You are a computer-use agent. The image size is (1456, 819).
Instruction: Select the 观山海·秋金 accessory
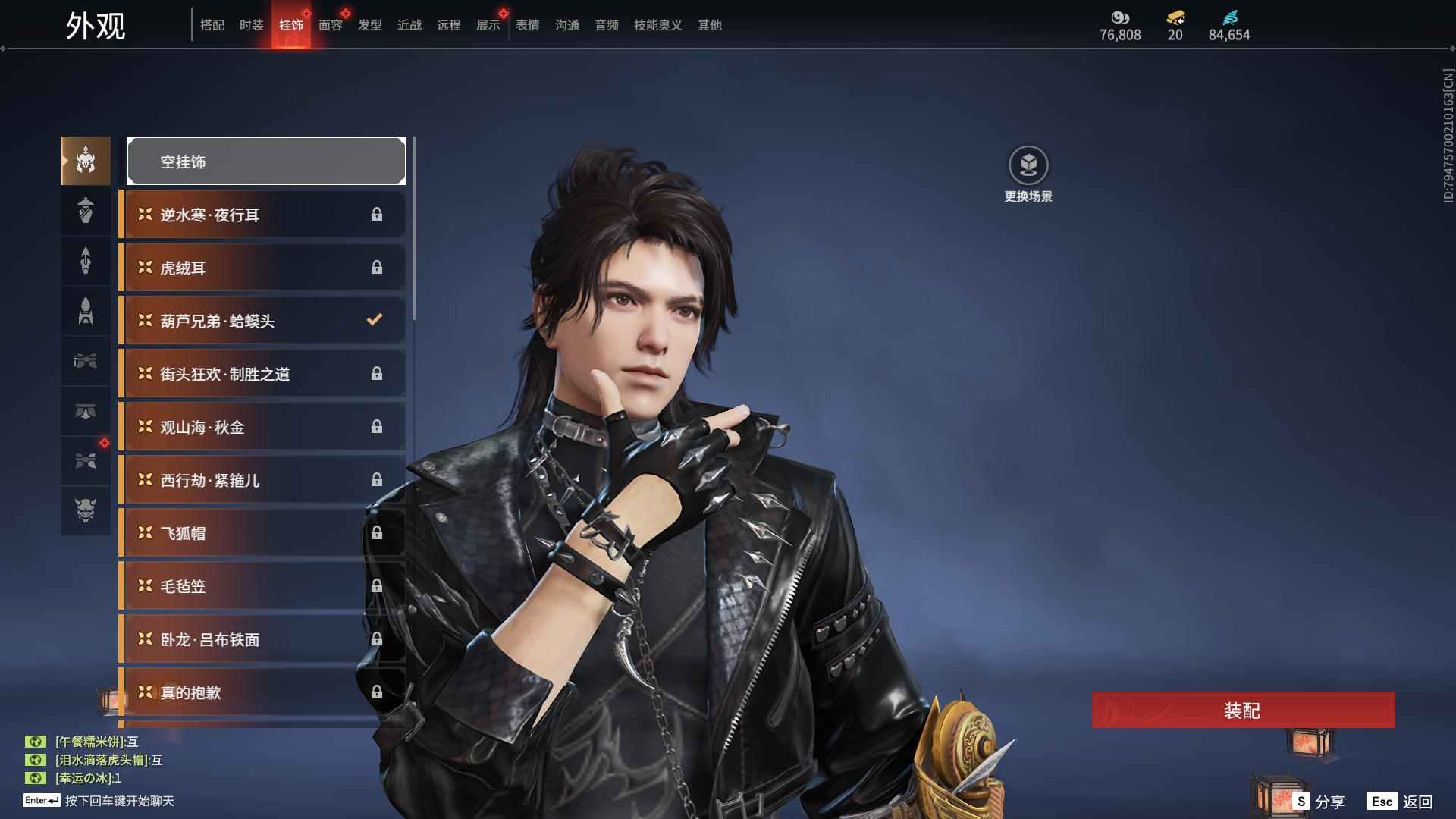point(262,427)
